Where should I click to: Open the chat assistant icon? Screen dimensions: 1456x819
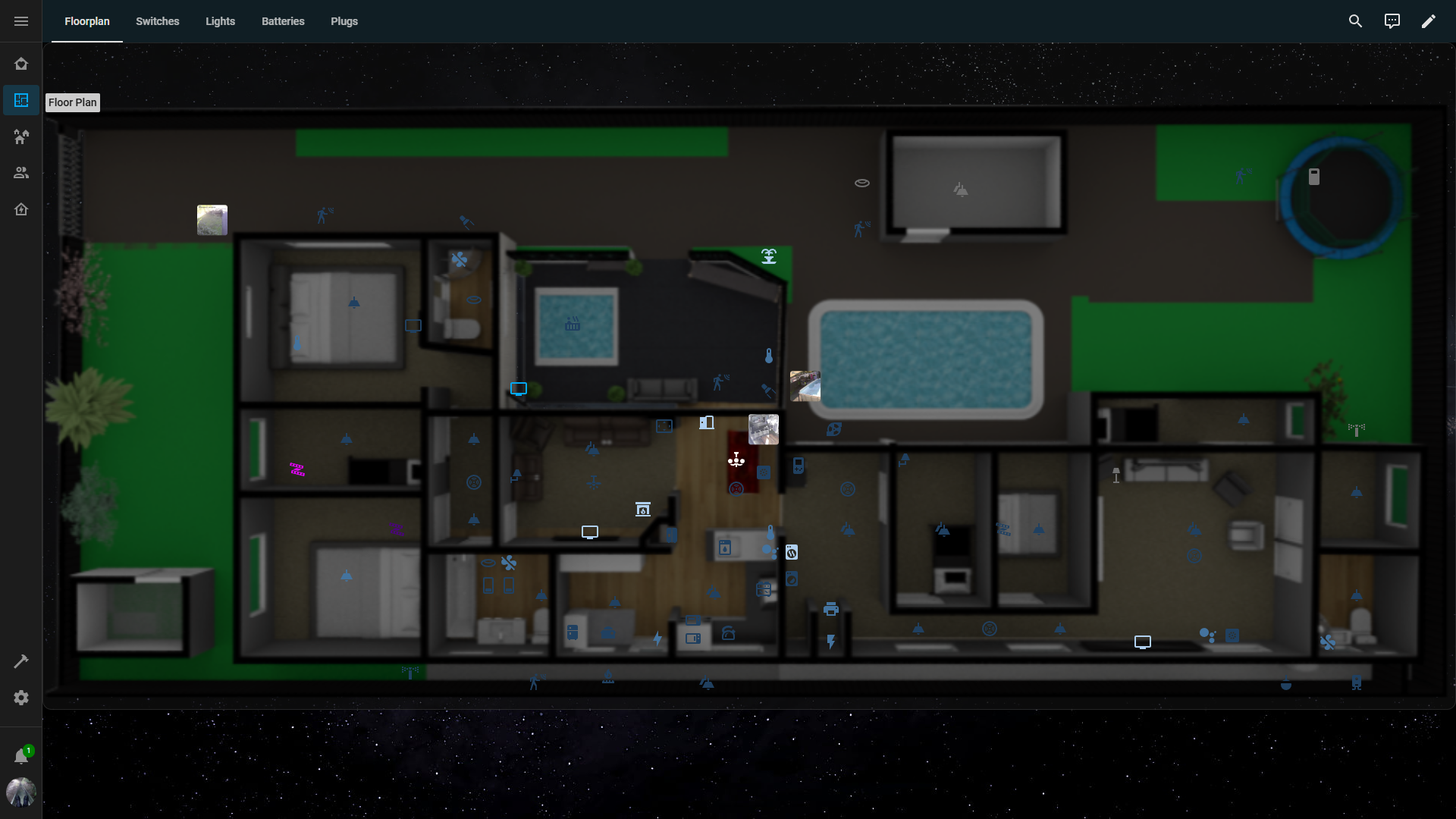click(1392, 21)
